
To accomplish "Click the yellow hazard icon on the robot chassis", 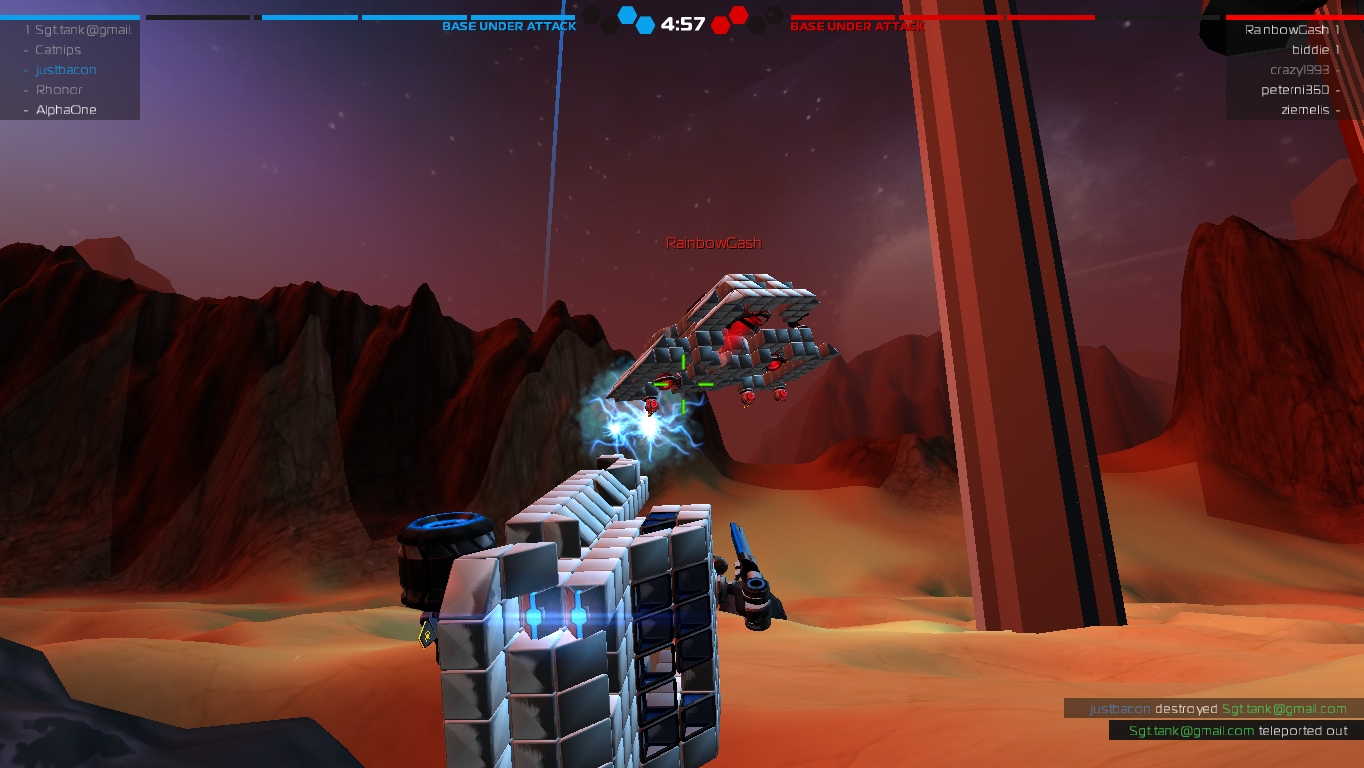I will pos(426,633).
